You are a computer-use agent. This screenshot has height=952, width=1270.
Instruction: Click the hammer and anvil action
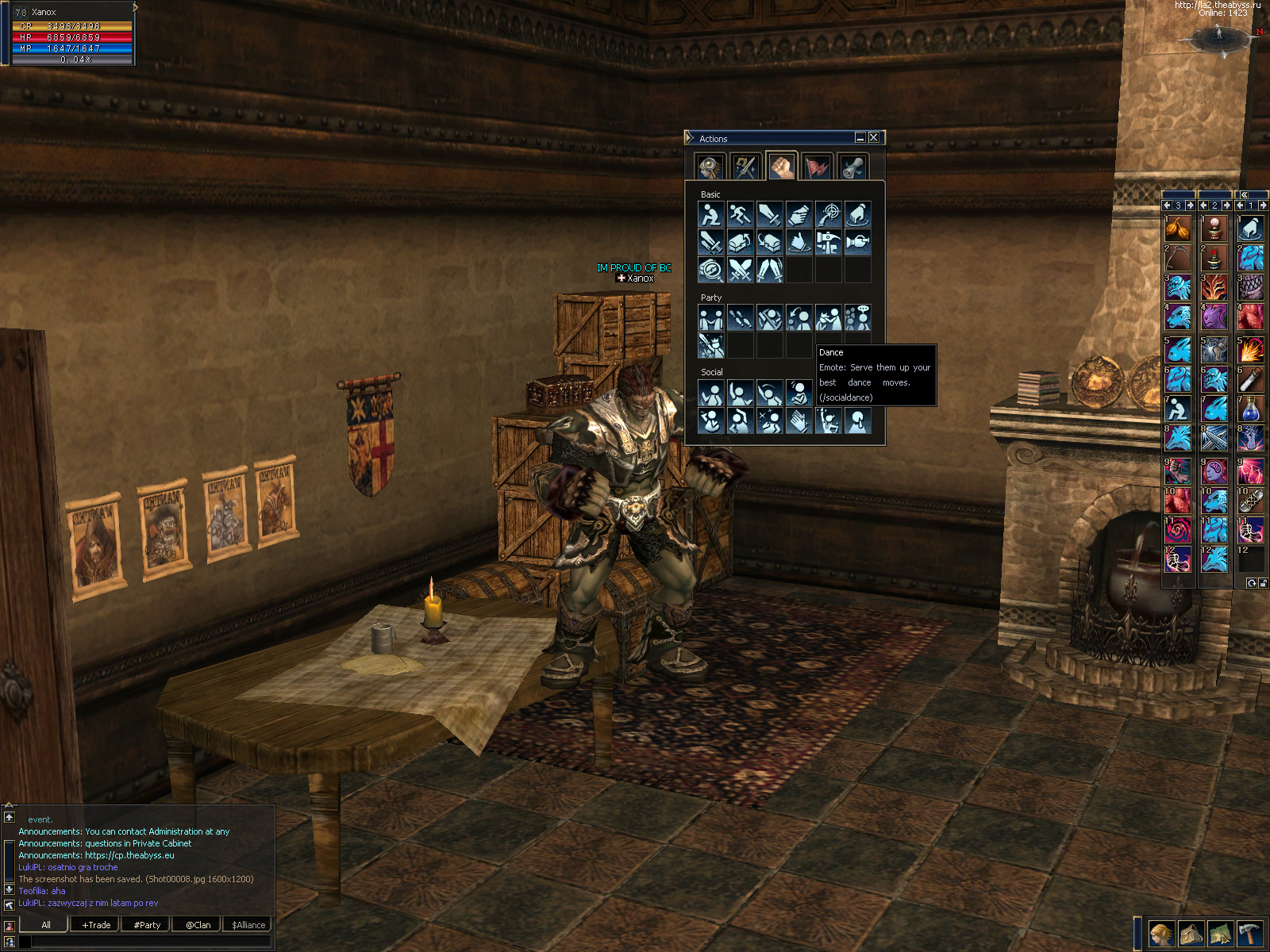point(828,242)
